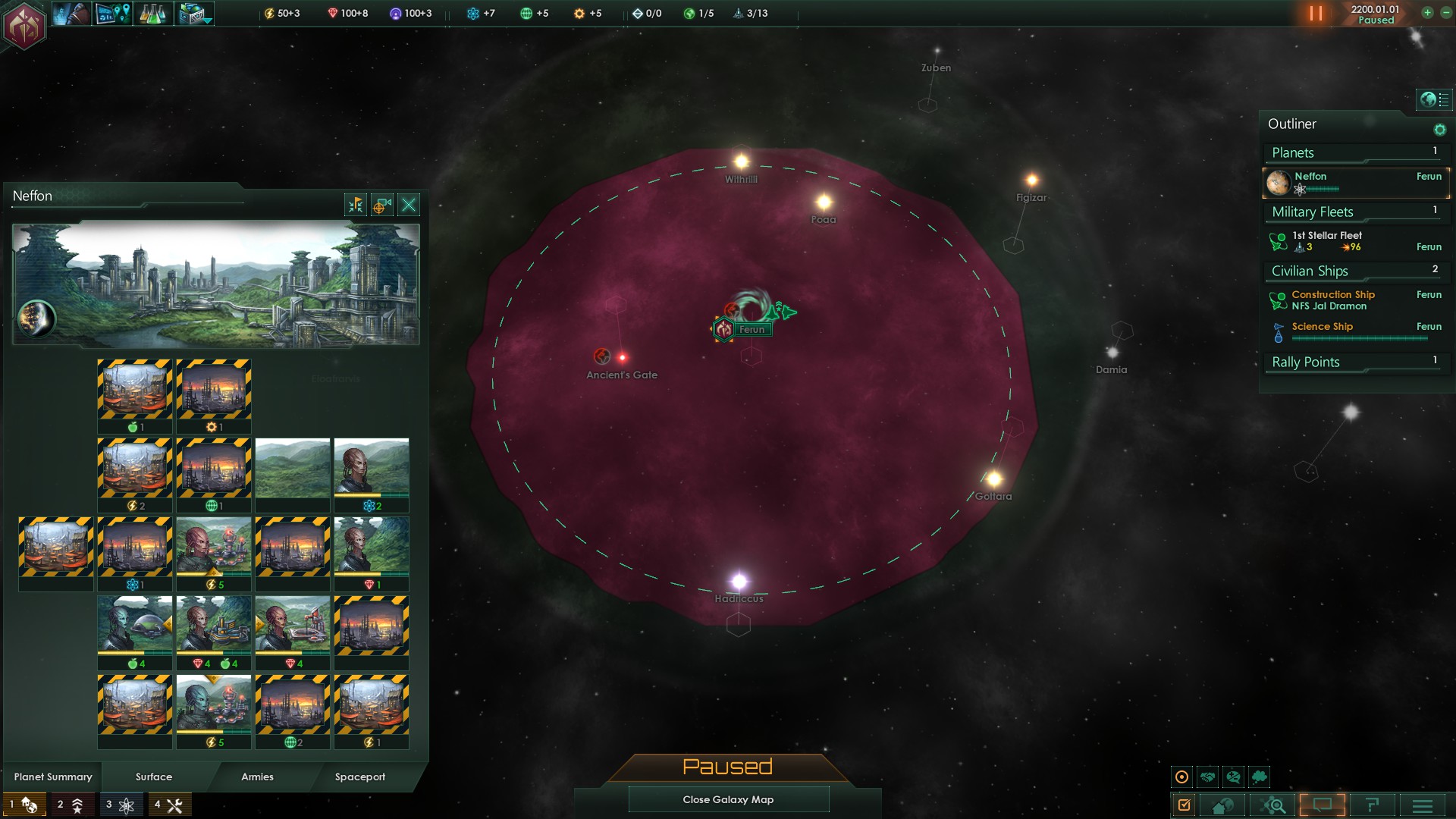Toggle the game pause button
The width and height of the screenshot is (1456, 819).
click(1316, 14)
